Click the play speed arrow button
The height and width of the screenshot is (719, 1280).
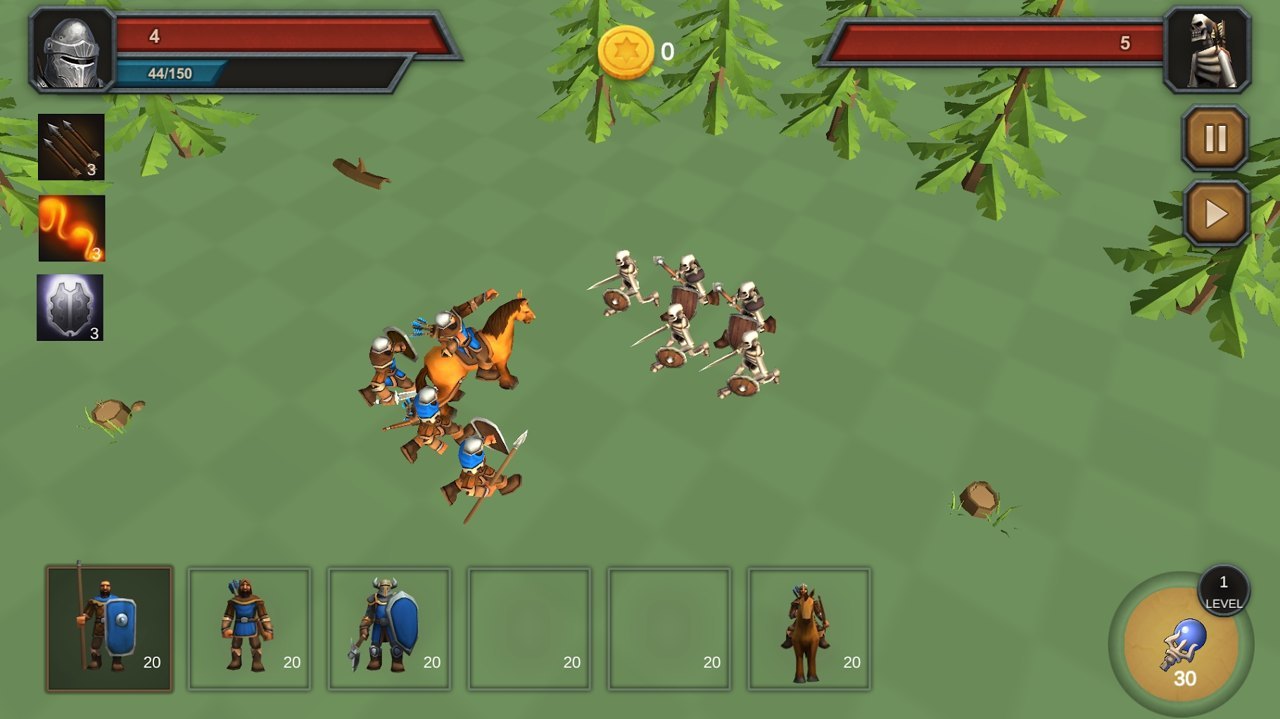pos(1215,213)
